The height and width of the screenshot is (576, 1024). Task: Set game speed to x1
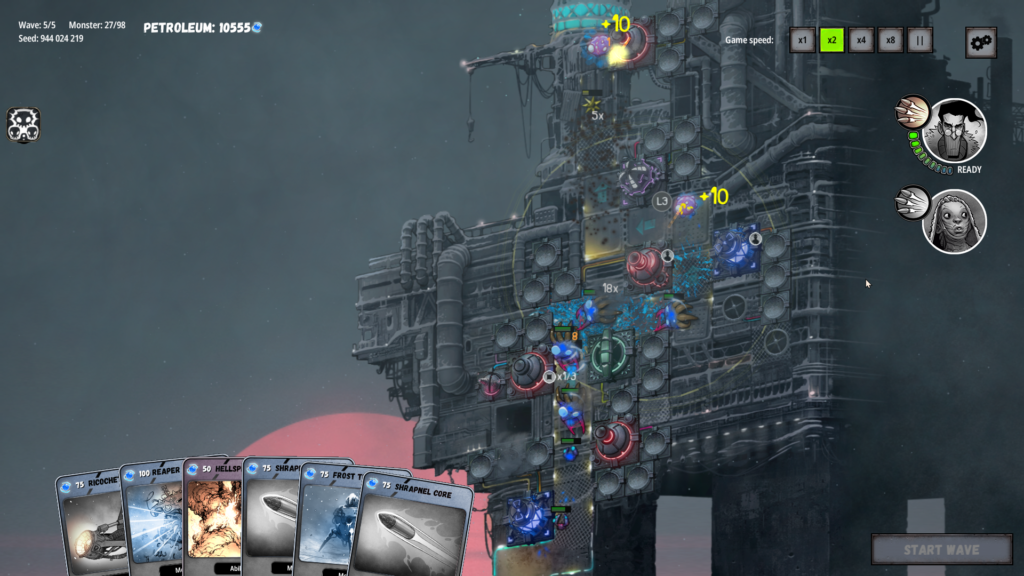point(802,41)
